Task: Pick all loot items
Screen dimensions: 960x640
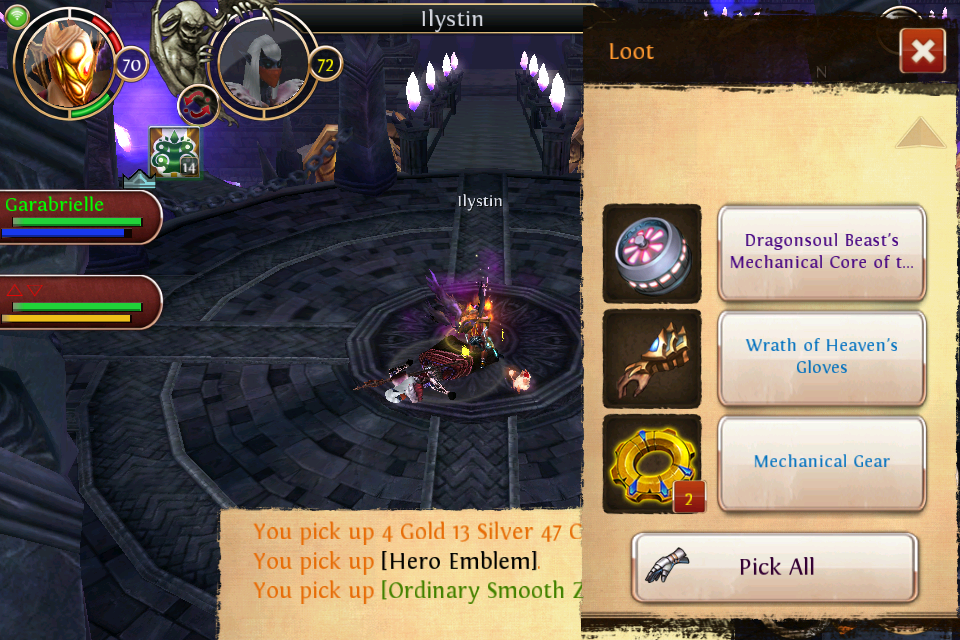Action: [x=775, y=567]
